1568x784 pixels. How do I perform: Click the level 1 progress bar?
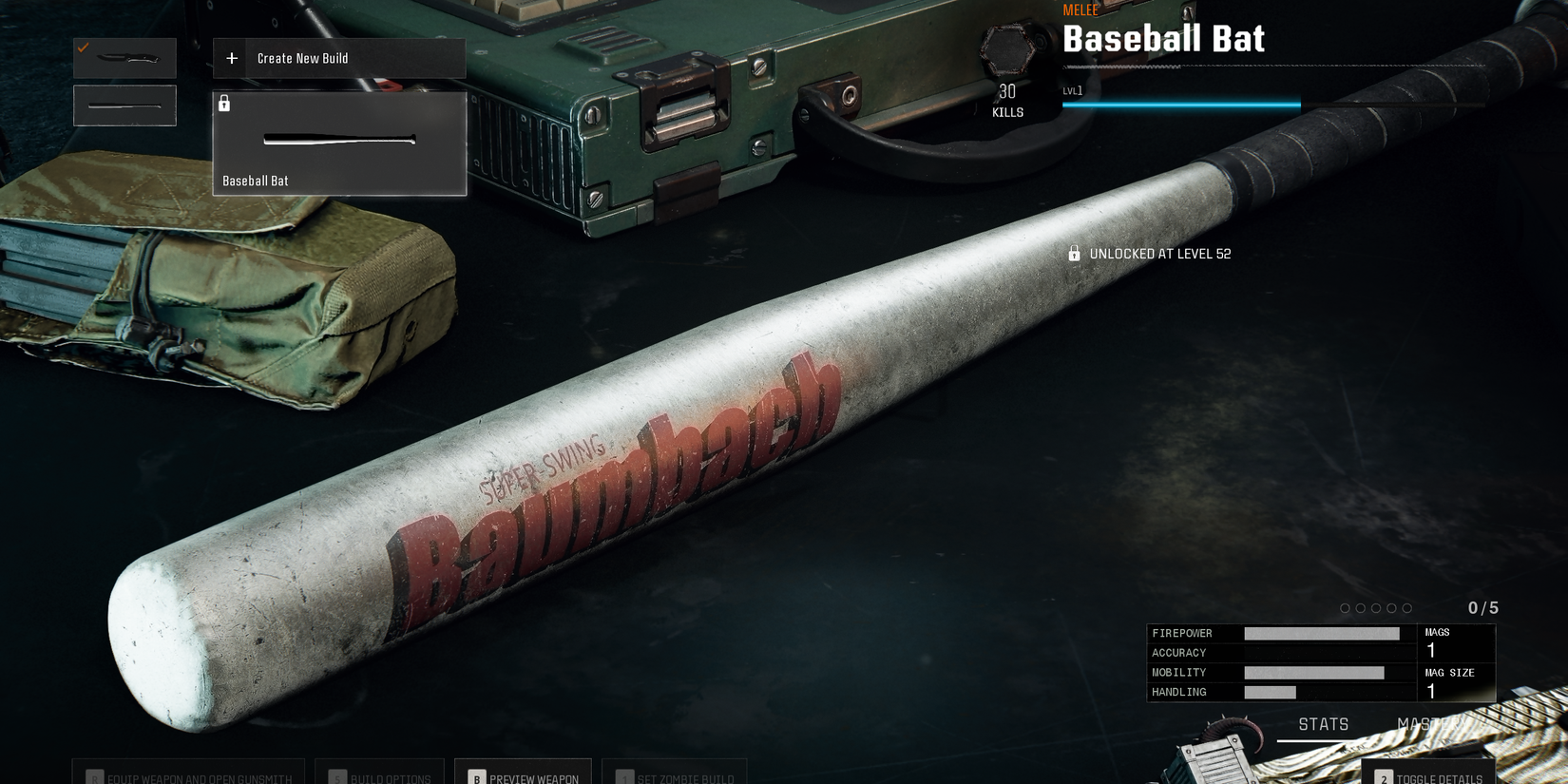[x=1181, y=105]
